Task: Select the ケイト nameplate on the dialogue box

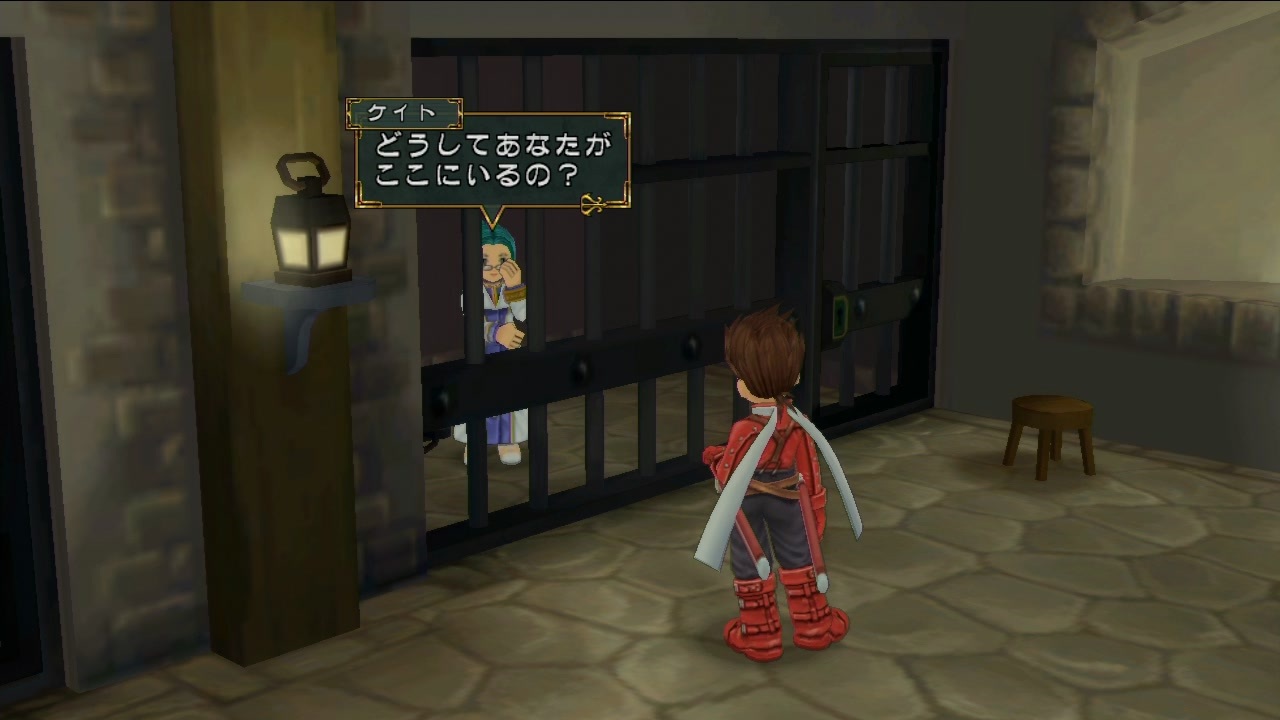Action: (x=403, y=114)
